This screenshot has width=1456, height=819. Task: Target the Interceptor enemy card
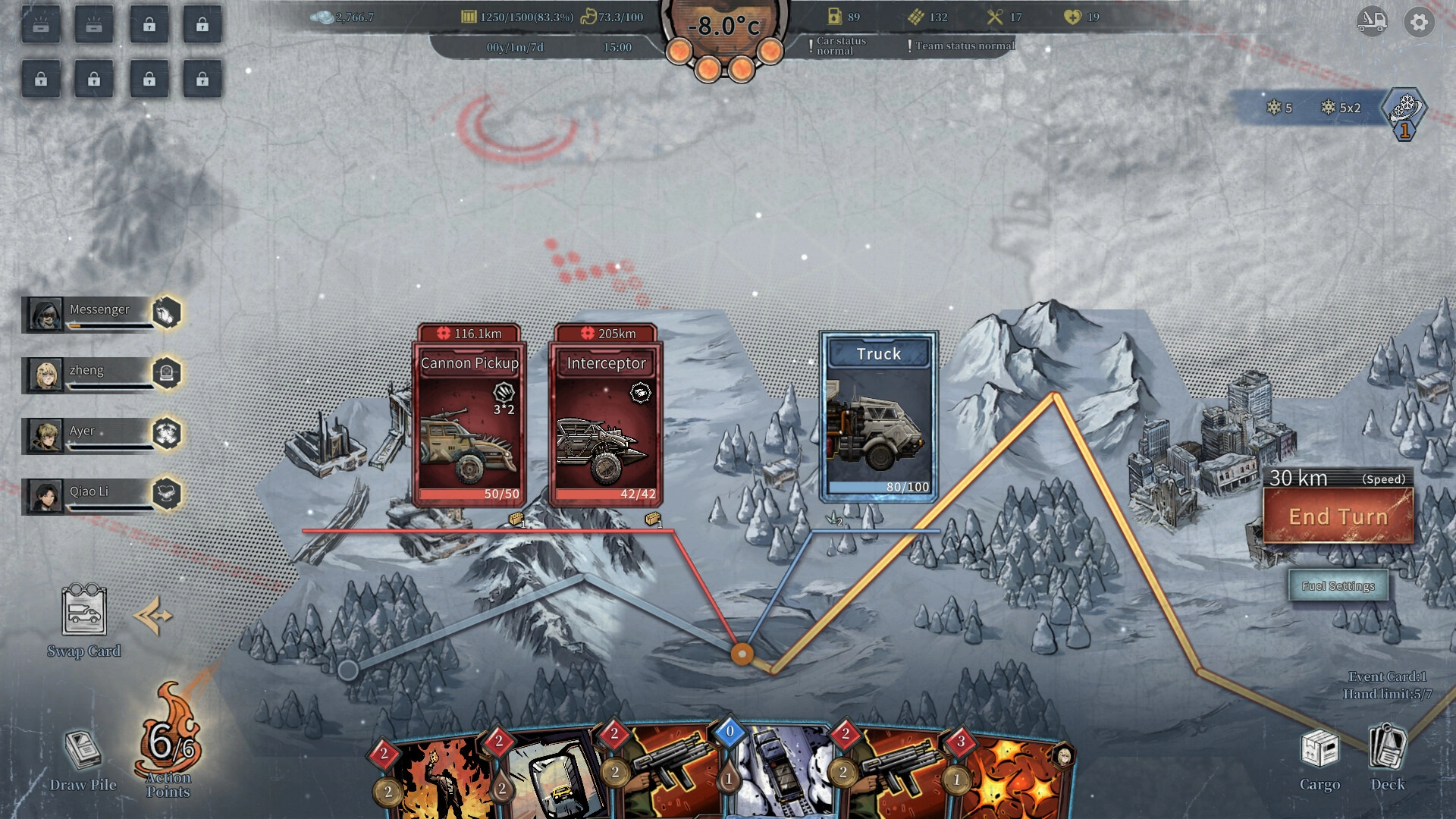[x=606, y=425]
